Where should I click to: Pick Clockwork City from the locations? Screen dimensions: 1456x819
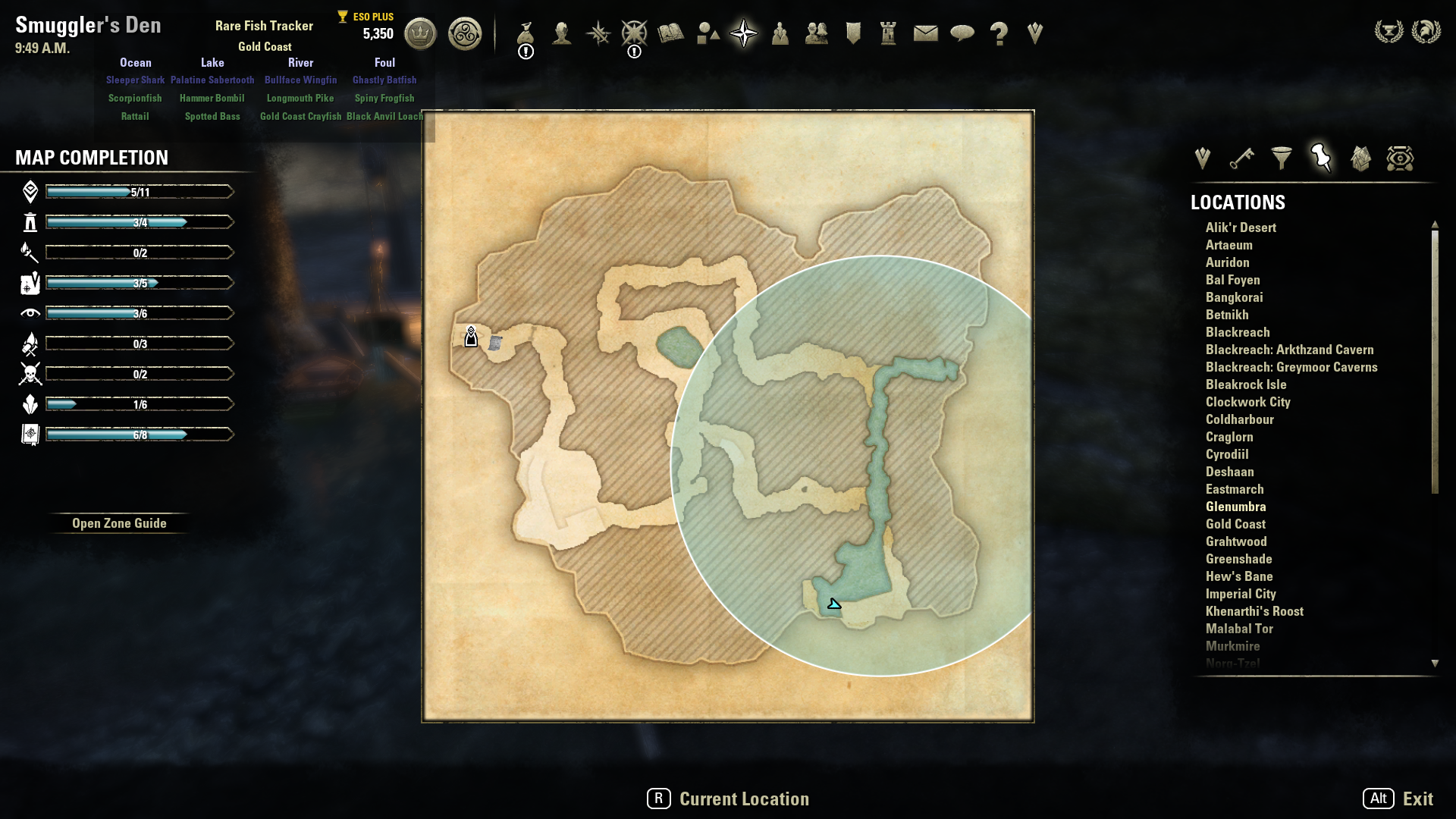click(x=1247, y=402)
